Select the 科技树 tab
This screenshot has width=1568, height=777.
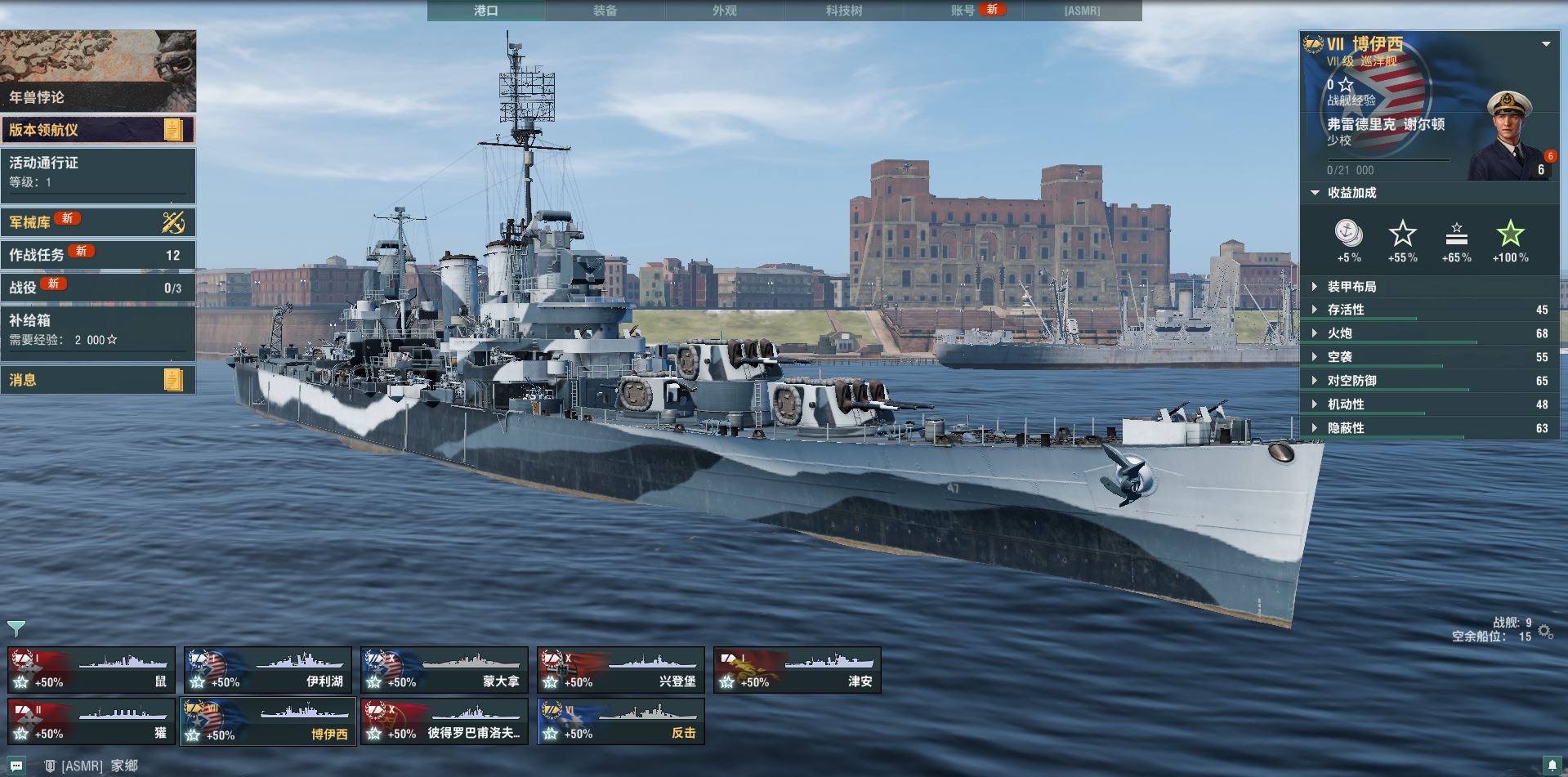[x=843, y=11]
